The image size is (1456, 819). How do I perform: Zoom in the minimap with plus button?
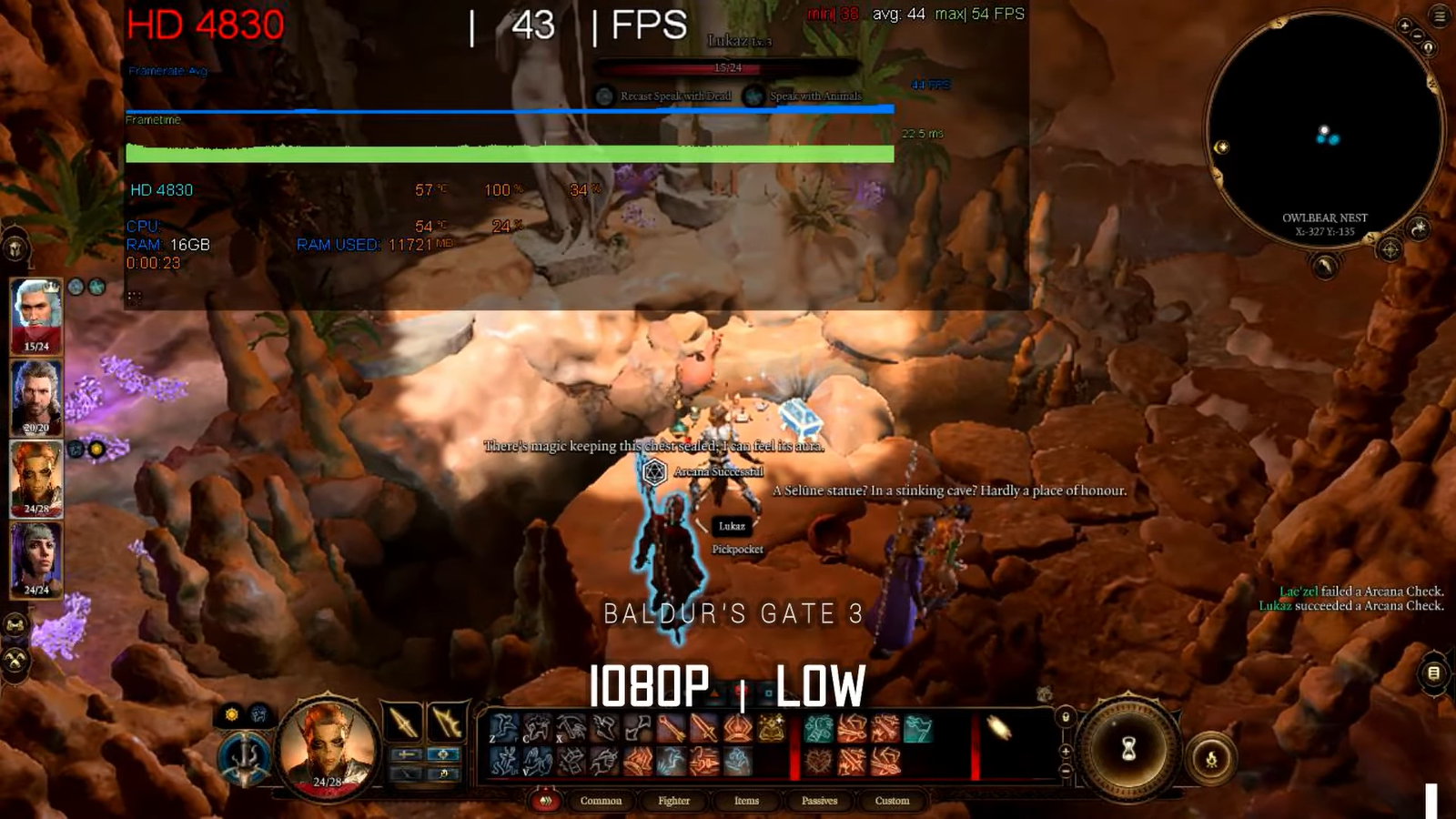1404,26
